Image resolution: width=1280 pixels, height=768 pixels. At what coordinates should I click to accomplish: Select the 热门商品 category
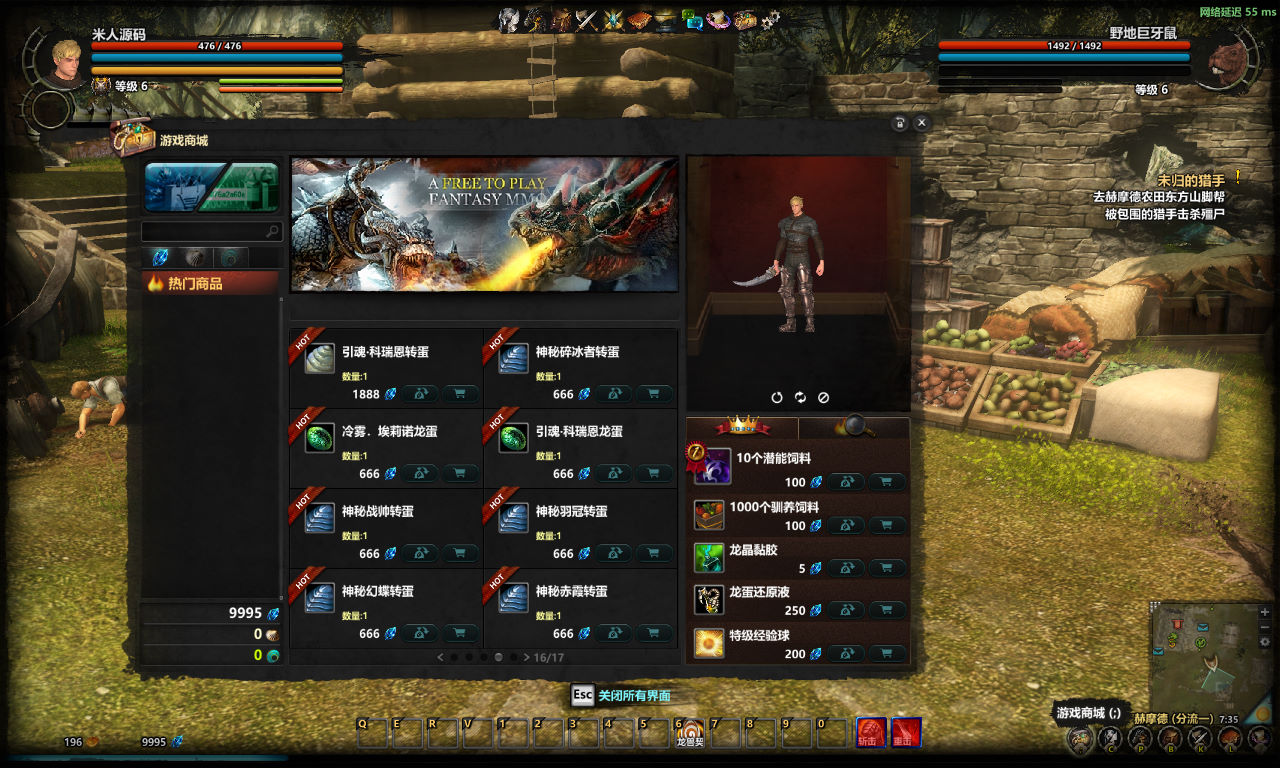[x=210, y=284]
